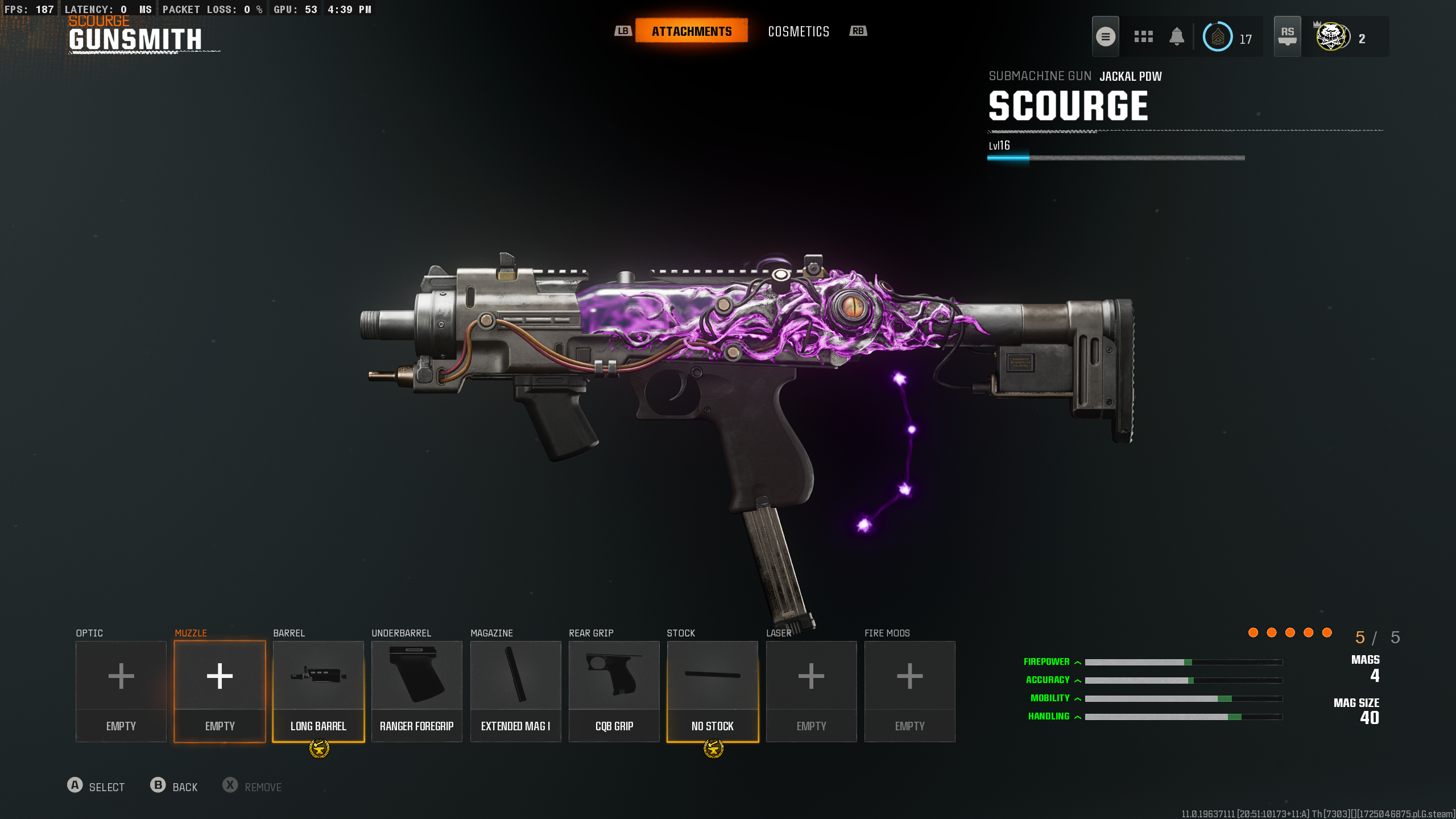The width and height of the screenshot is (1456, 819).
Task: Select the Ranger Foregrip underbarrel slot
Action: [416, 690]
